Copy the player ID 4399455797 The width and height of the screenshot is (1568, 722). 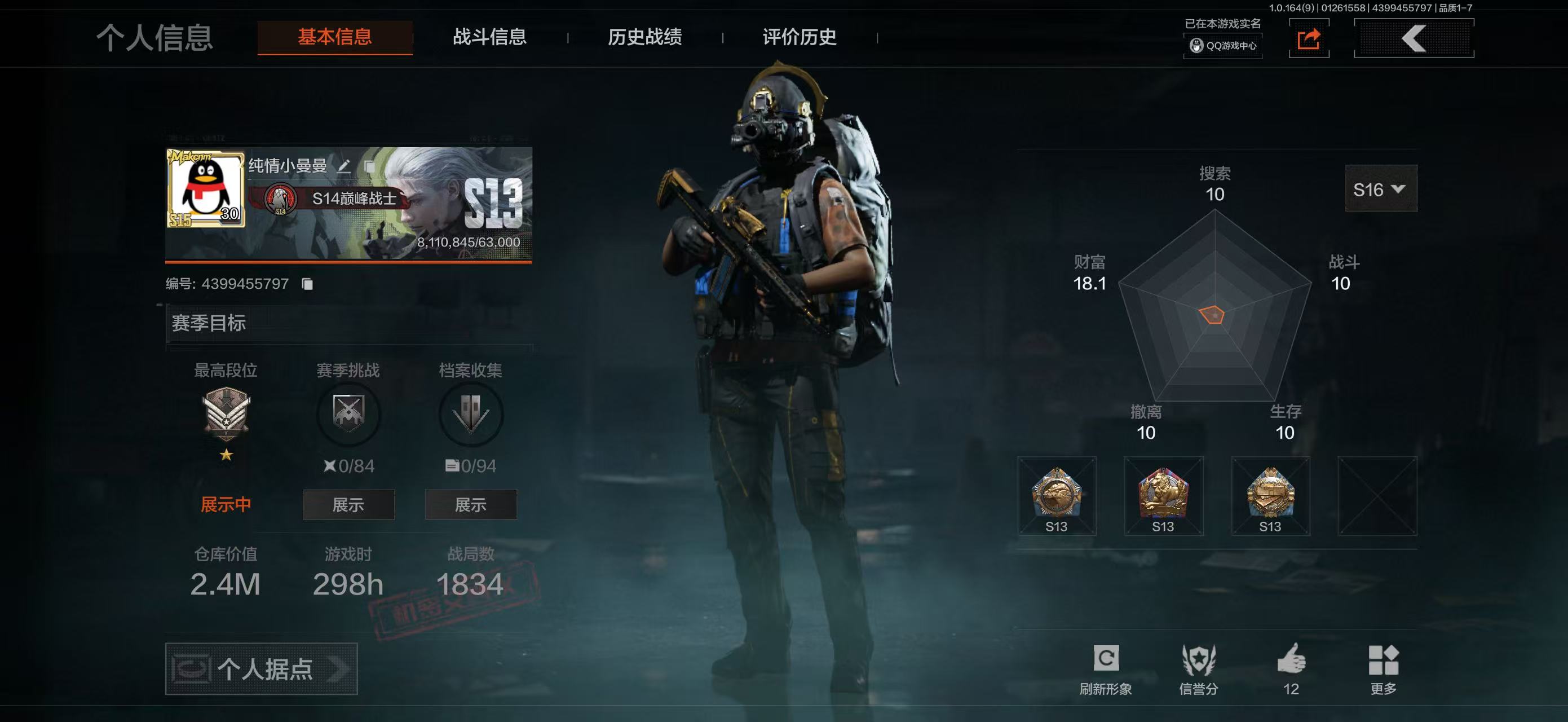click(306, 284)
